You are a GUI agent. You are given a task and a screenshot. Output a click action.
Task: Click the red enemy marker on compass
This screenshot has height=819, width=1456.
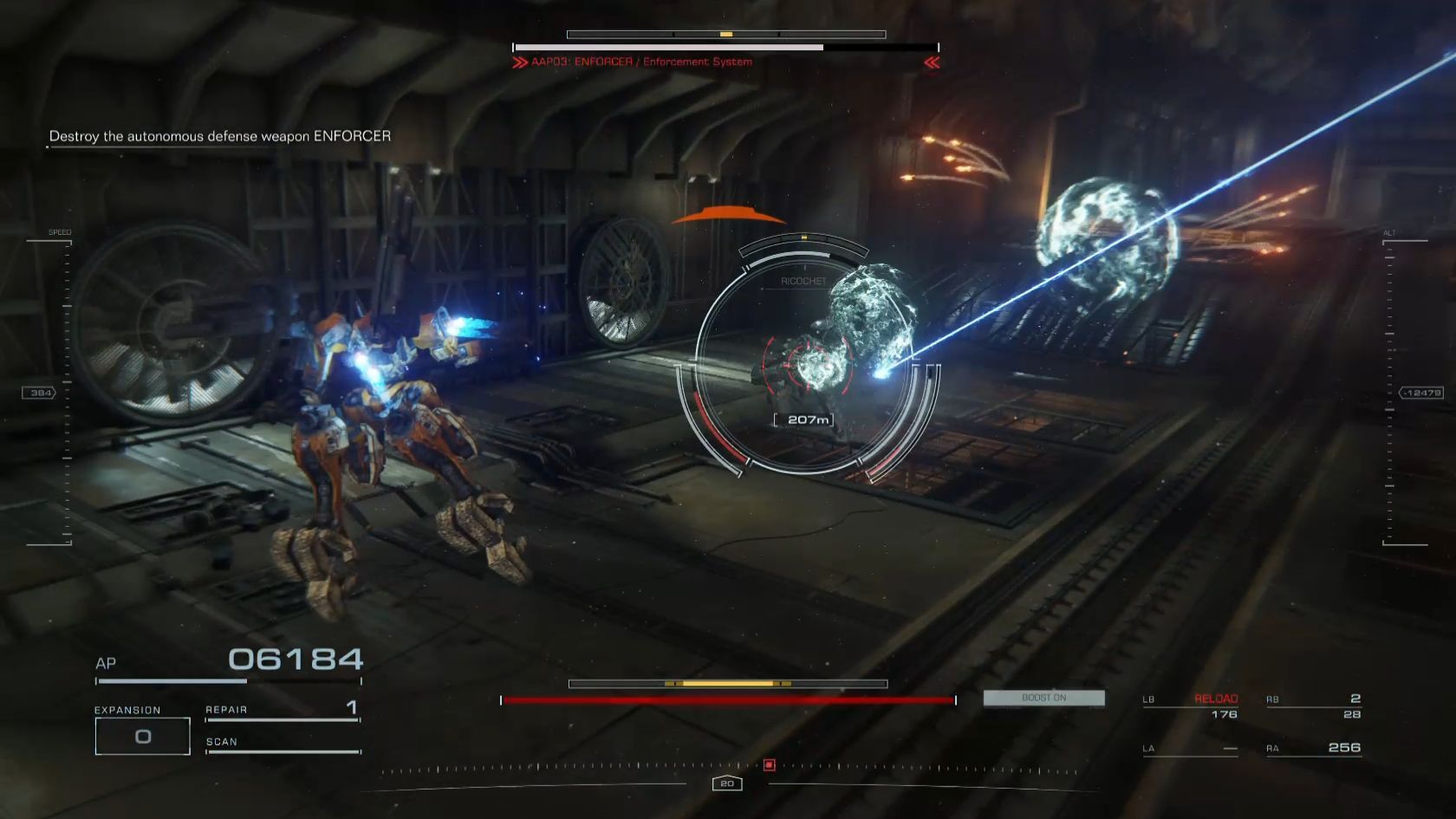769,764
